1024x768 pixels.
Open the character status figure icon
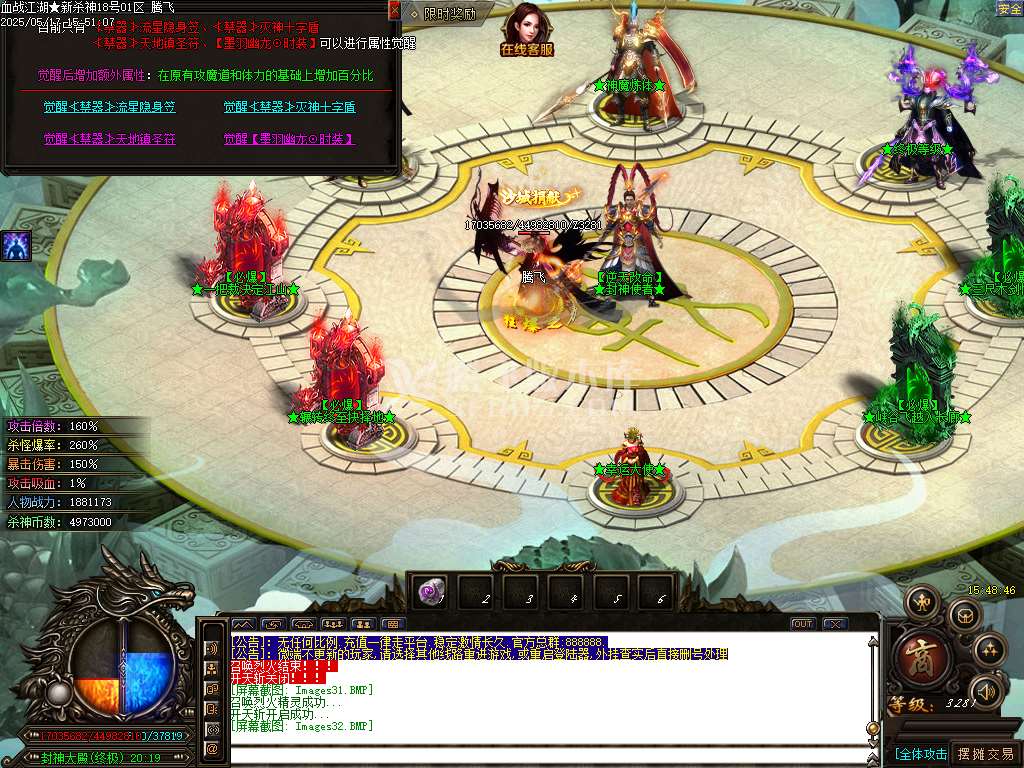[x=921, y=602]
